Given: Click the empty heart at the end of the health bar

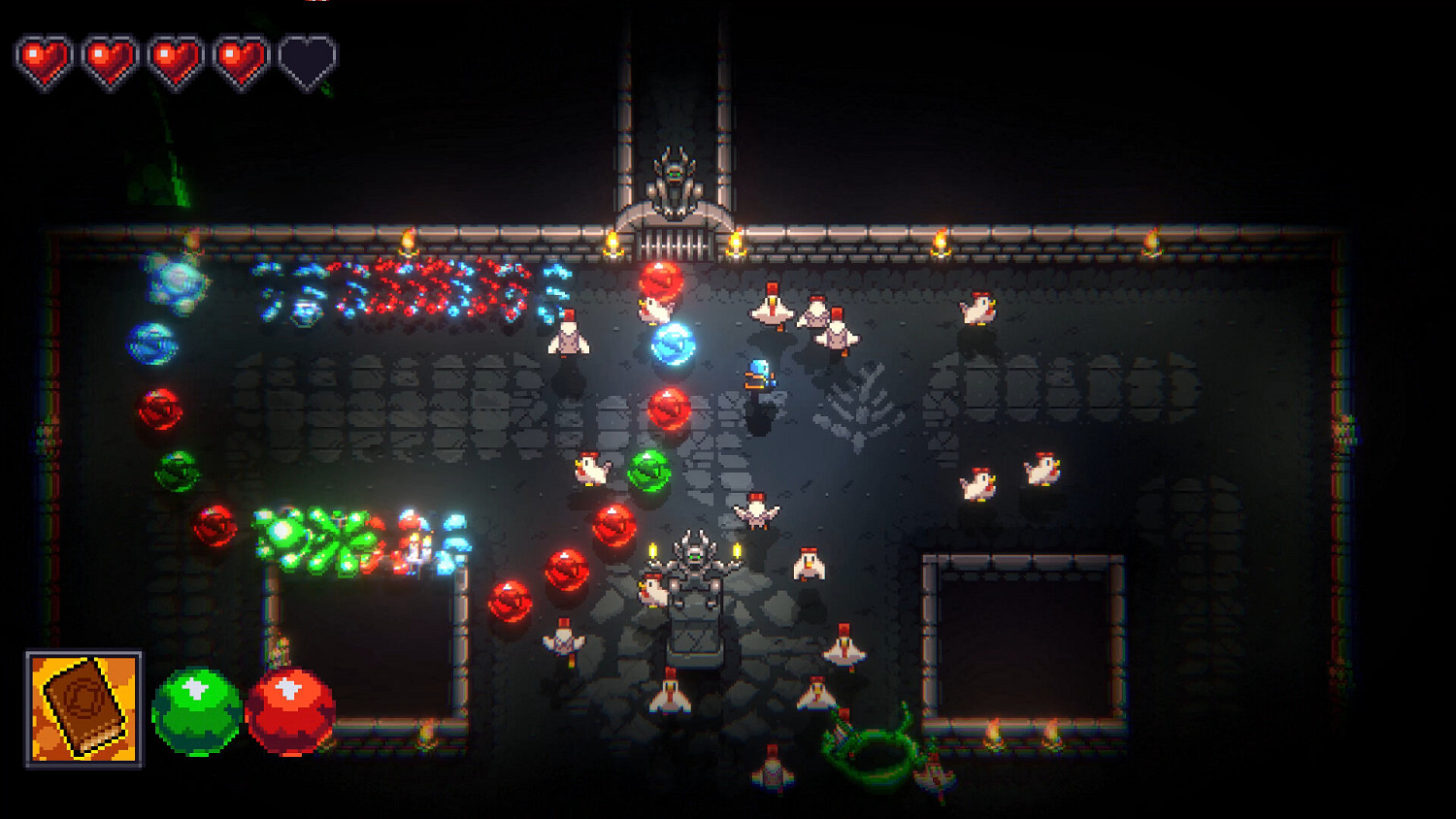Looking at the screenshot, I should pyautogui.click(x=308, y=58).
